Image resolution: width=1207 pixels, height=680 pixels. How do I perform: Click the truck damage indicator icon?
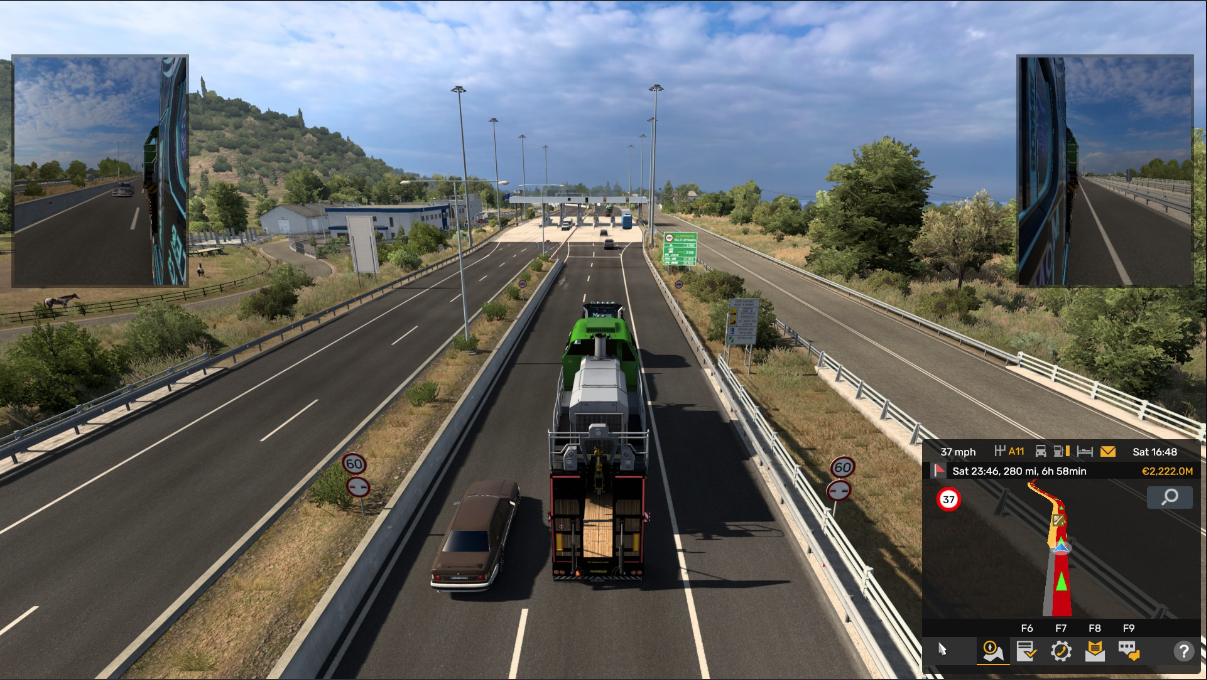coord(1041,452)
